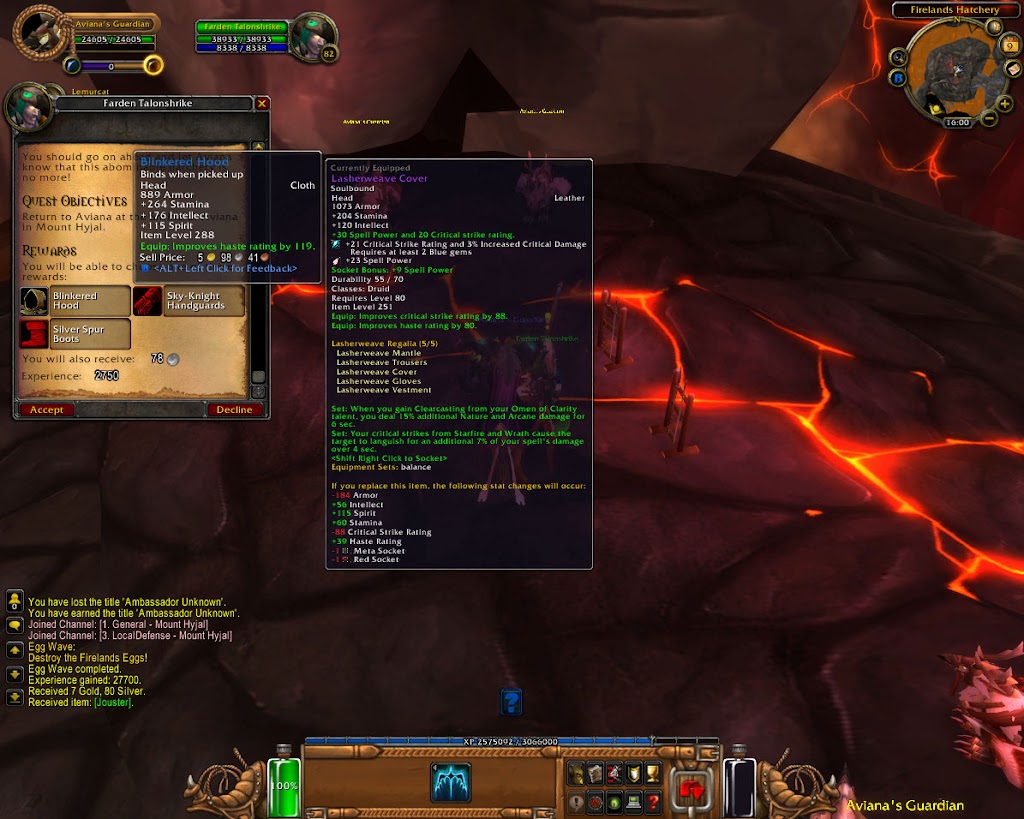Activate the blue winged ability on the action bar
1024x819 pixels.
(x=451, y=782)
